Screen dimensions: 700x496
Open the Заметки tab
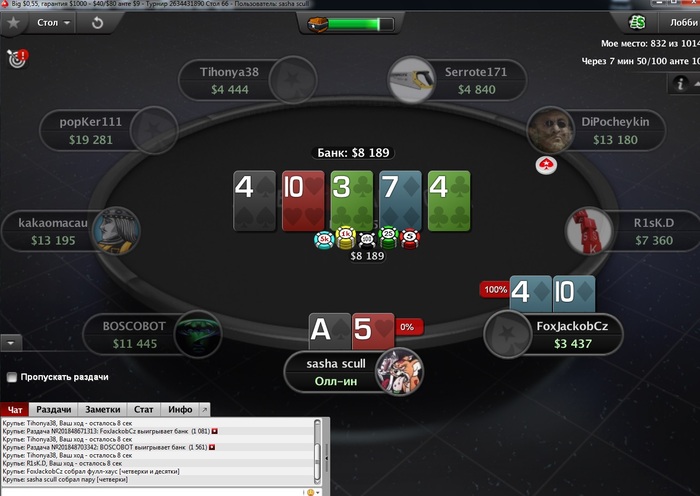(x=103, y=409)
